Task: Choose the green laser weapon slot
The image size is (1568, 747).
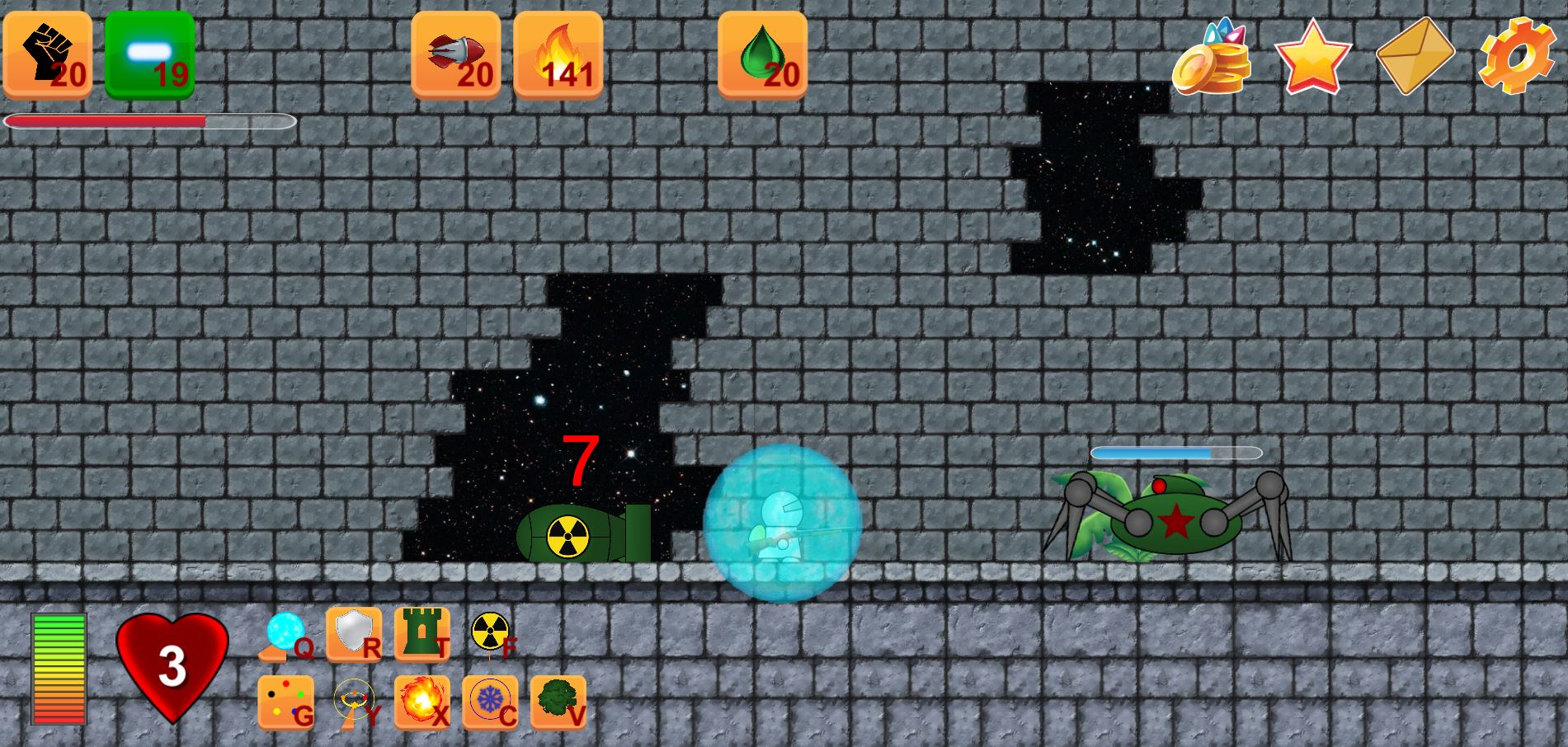Action: (149, 54)
